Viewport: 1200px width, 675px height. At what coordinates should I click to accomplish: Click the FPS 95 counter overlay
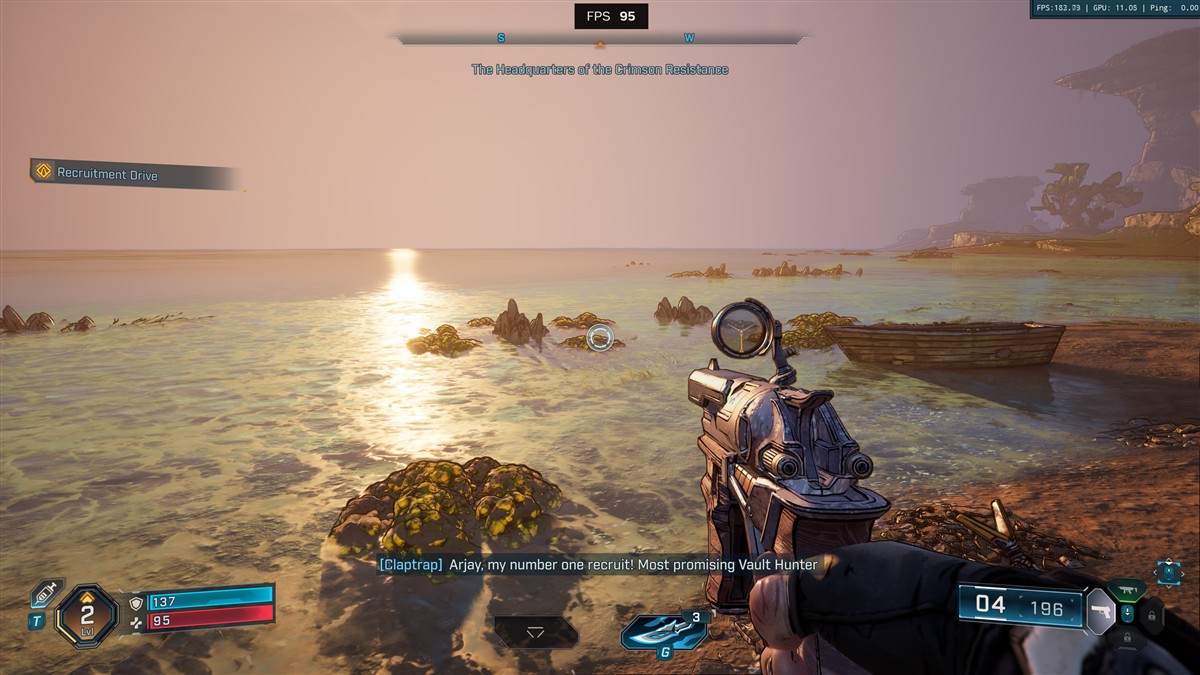click(611, 16)
